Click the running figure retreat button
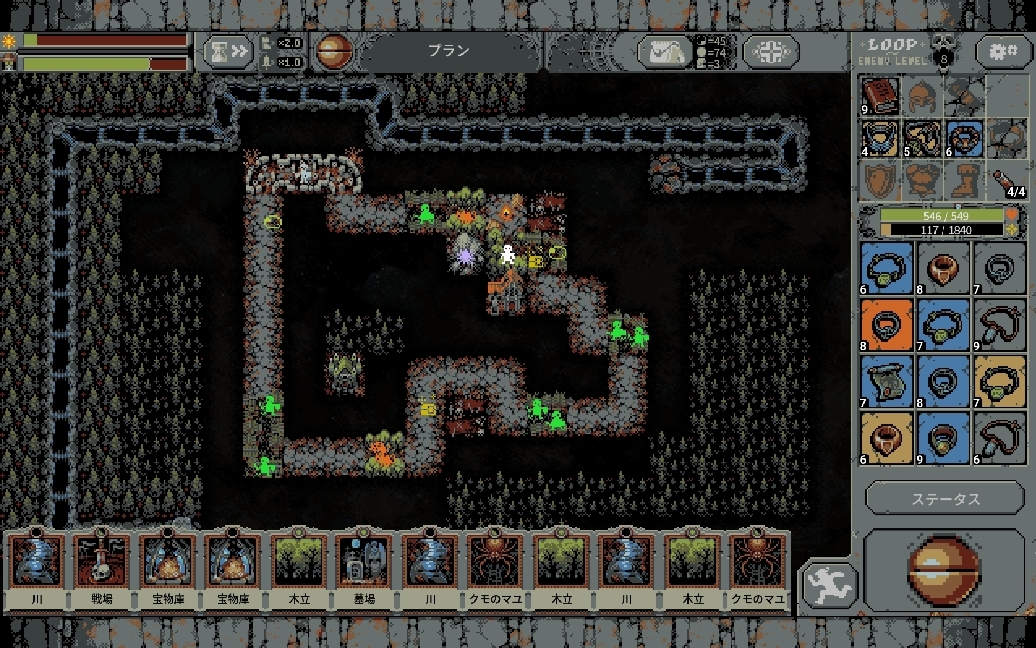 pyautogui.click(x=830, y=584)
